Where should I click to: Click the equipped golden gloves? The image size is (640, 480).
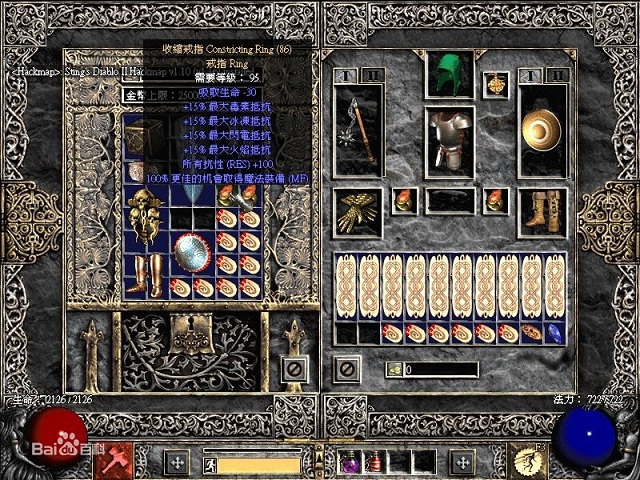click(x=357, y=212)
